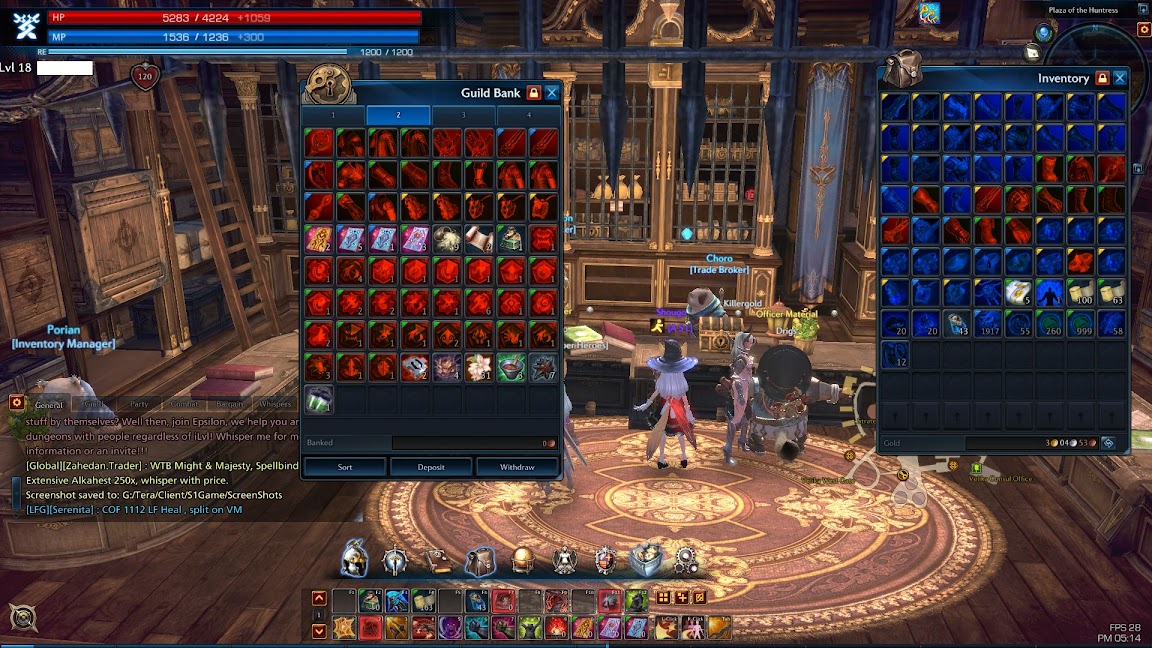The width and height of the screenshot is (1152, 648).
Task: Toggle the Guild Bank lock icon
Action: pos(534,93)
